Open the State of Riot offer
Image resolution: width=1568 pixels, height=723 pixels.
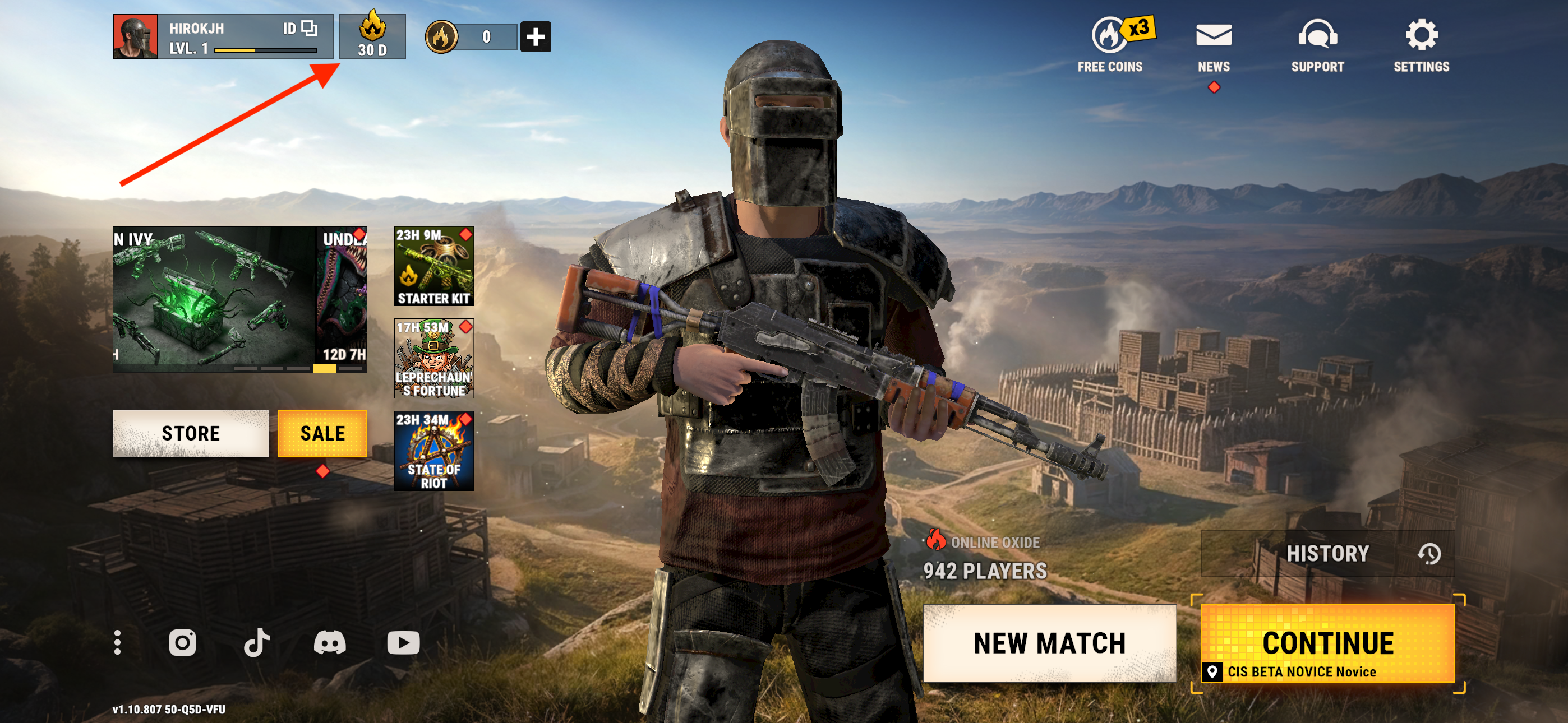point(434,451)
